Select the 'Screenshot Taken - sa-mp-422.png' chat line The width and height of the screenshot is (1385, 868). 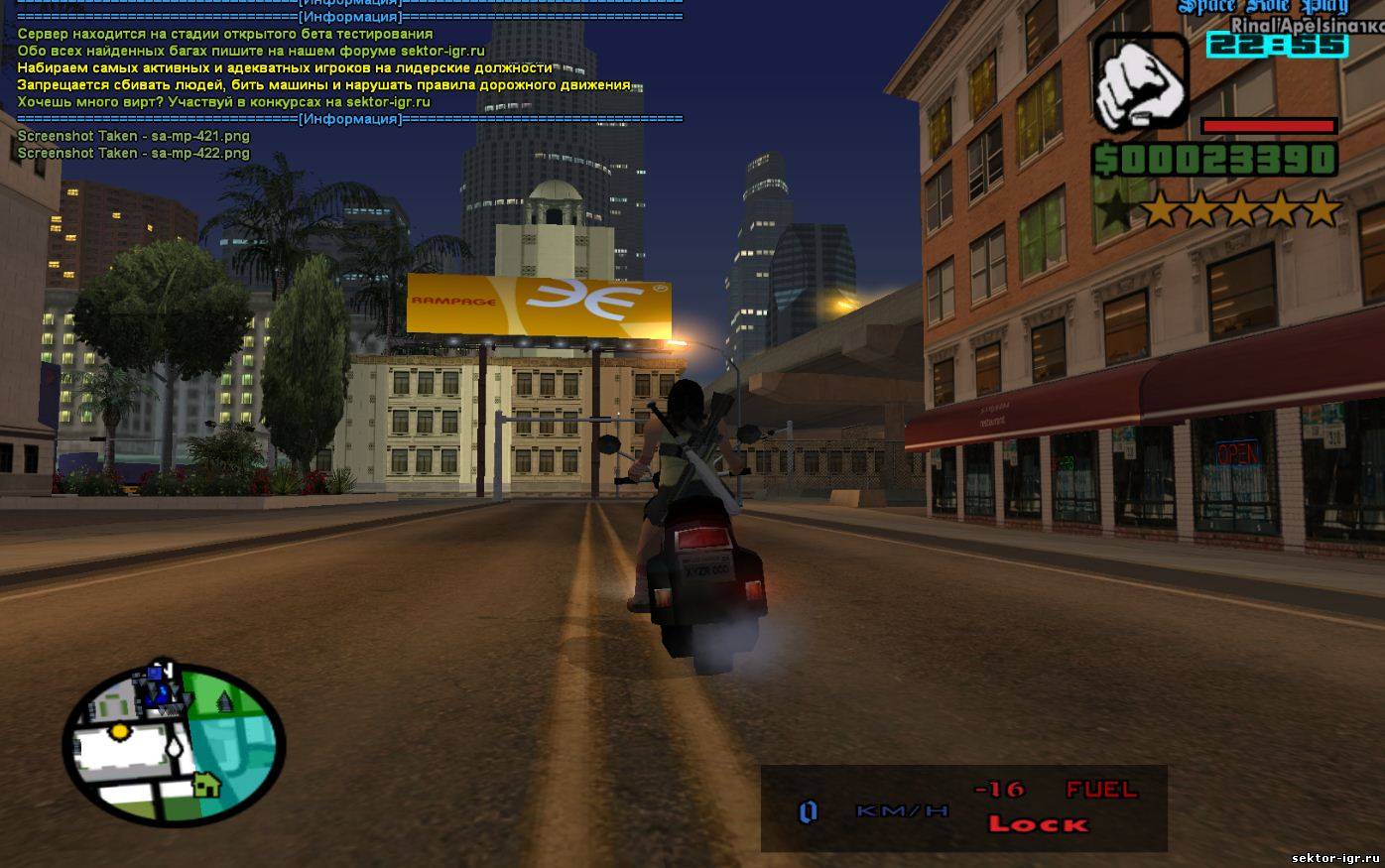pos(134,153)
